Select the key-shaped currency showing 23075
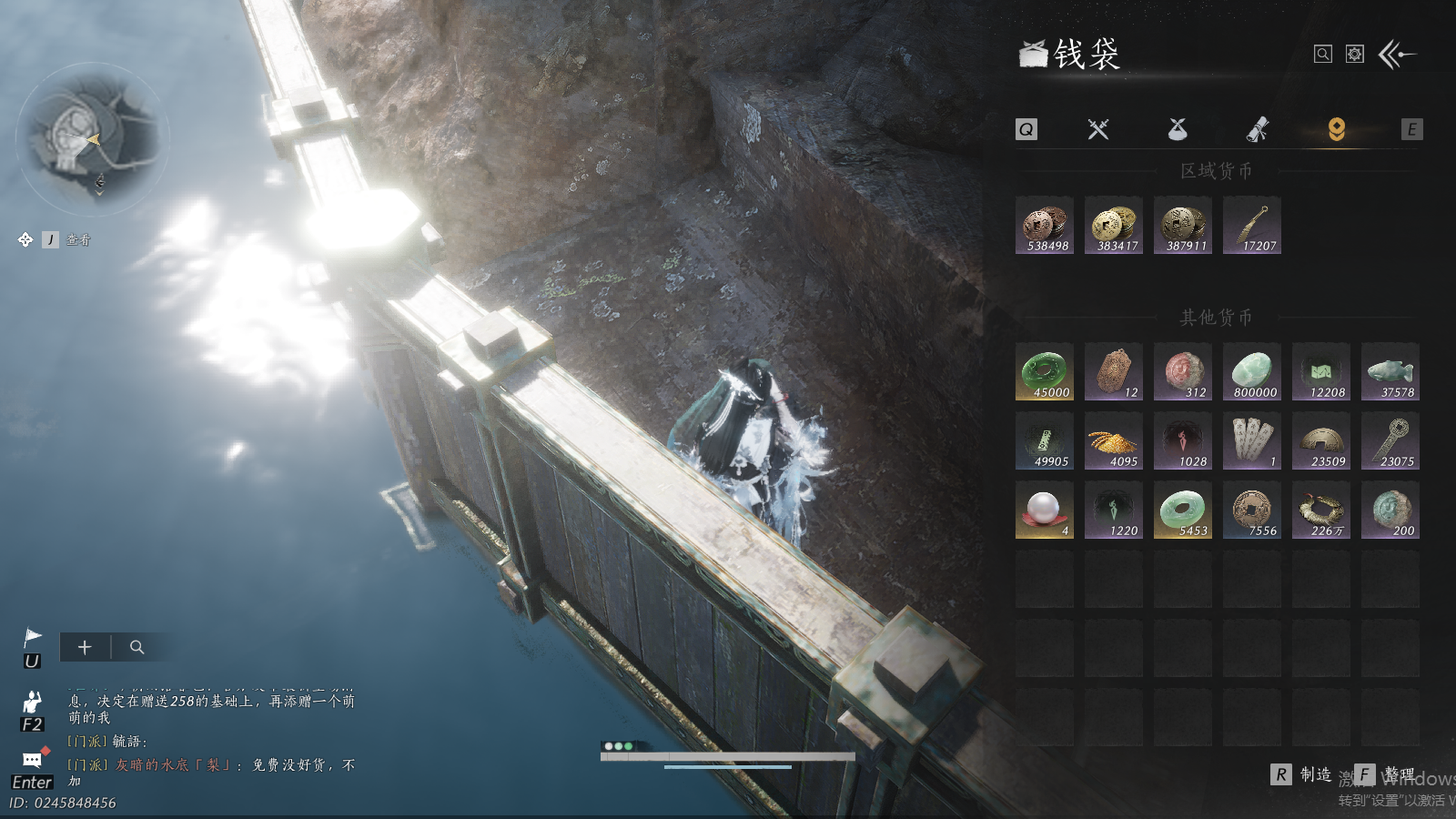 click(1390, 440)
